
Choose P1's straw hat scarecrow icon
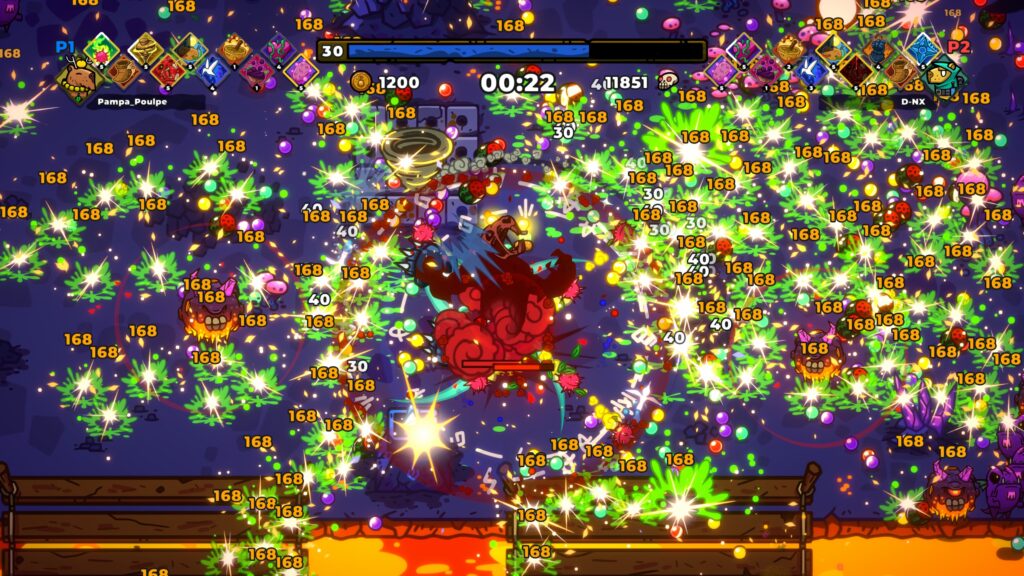145,48
